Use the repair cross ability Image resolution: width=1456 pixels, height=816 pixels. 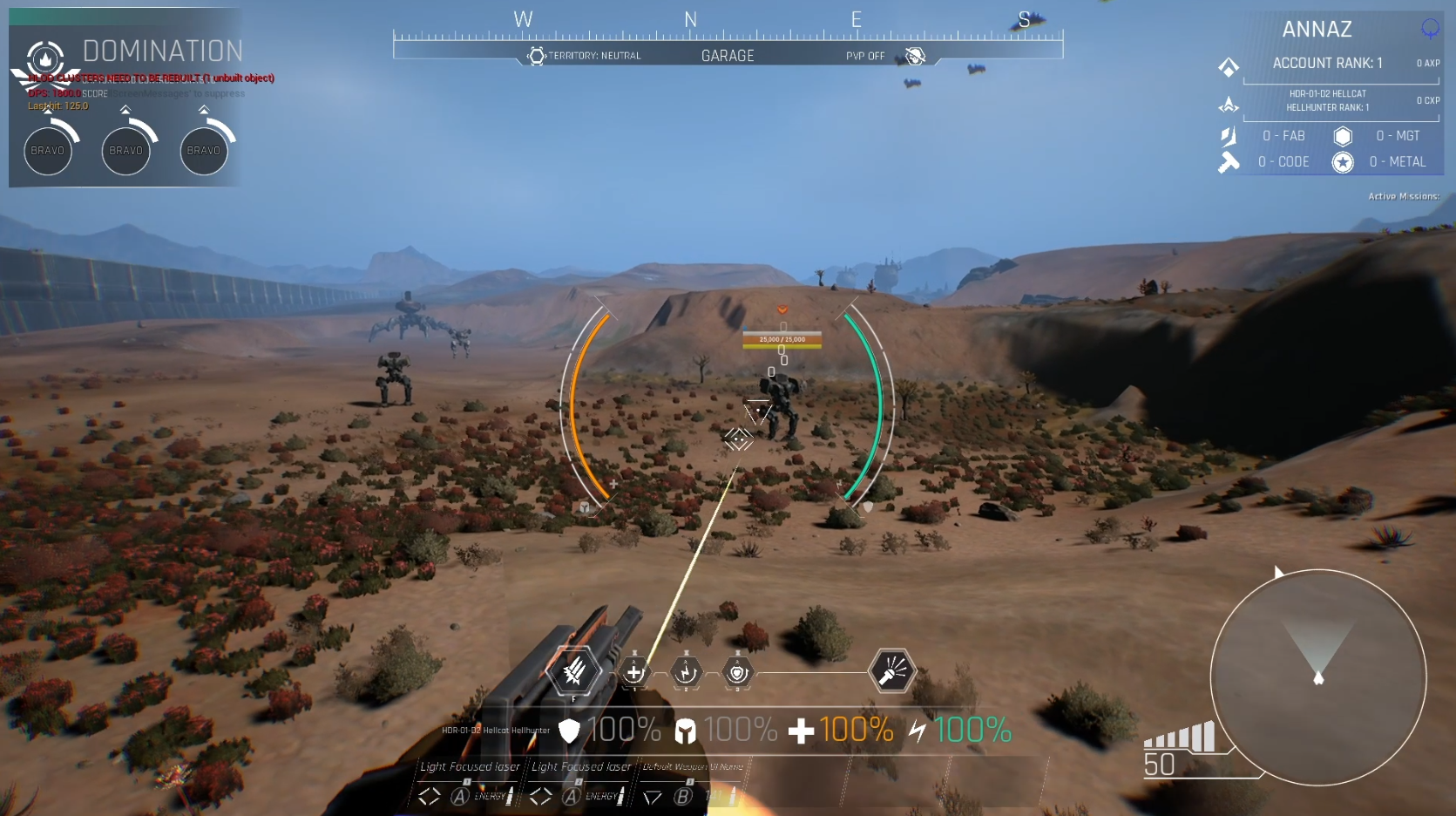tap(634, 672)
